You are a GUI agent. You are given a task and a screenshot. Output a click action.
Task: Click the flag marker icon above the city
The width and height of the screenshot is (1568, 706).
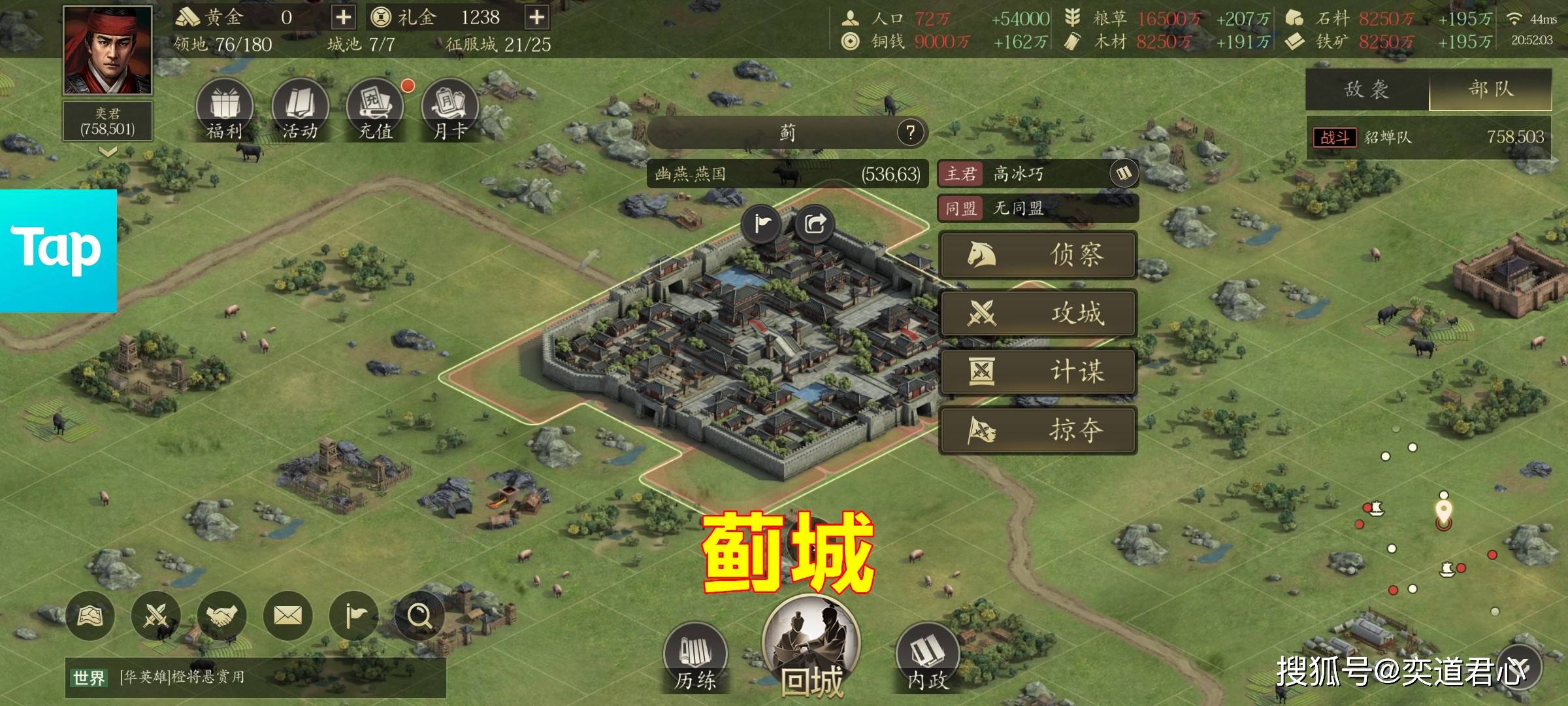762,224
